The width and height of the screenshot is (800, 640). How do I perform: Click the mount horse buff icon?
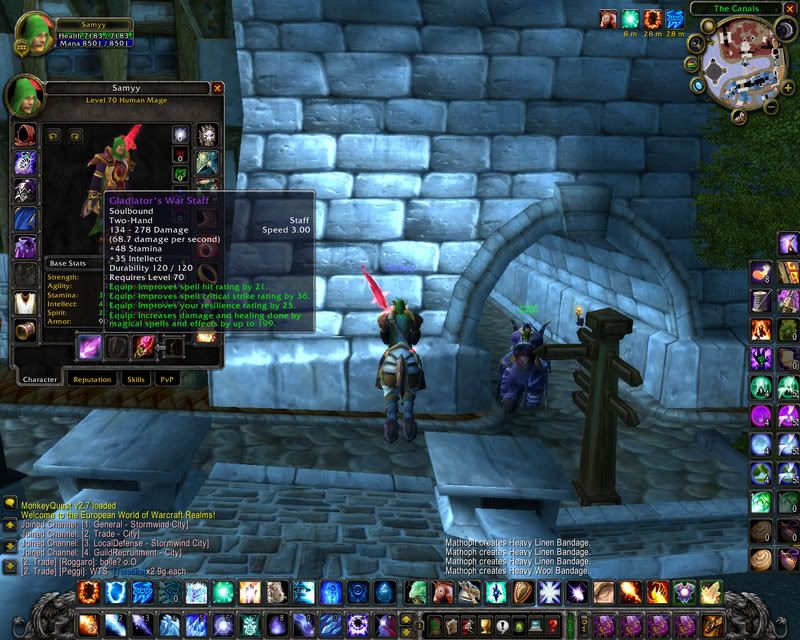click(x=609, y=19)
